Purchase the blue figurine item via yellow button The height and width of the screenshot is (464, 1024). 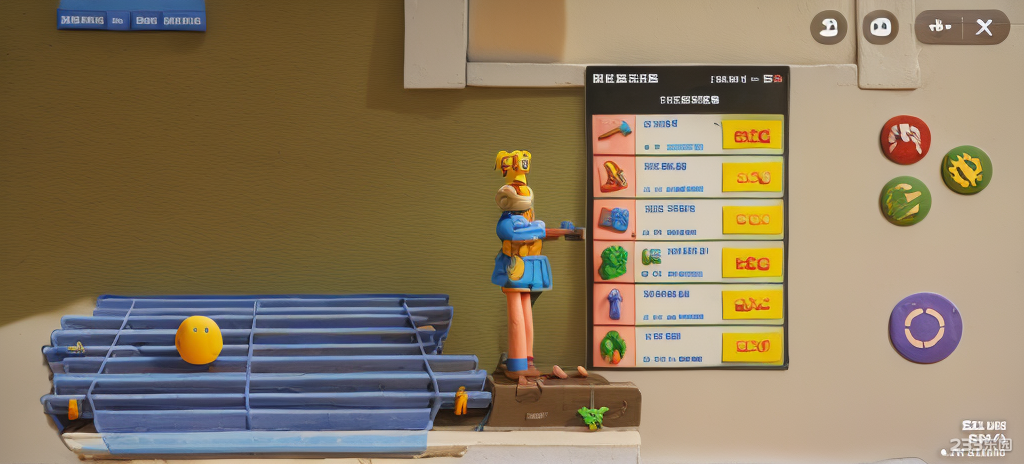(x=752, y=304)
